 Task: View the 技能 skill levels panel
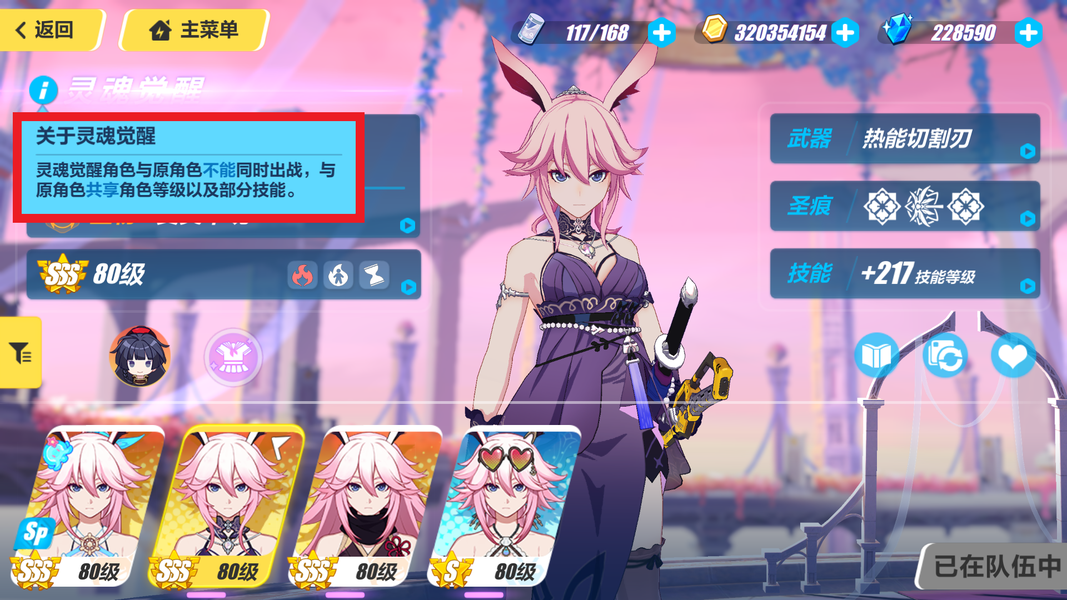point(904,274)
